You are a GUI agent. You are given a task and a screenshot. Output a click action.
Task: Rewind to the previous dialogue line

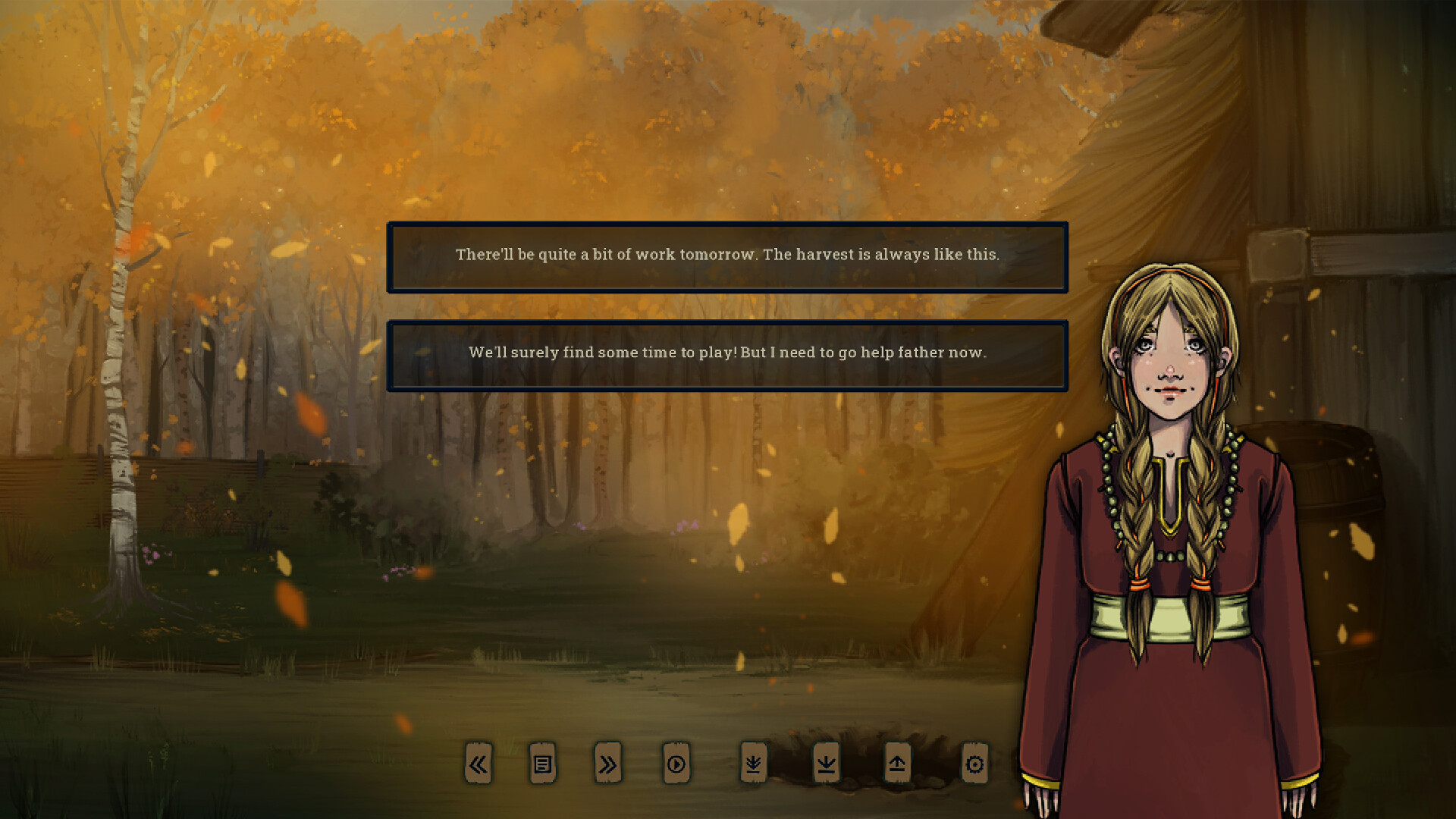[479, 765]
